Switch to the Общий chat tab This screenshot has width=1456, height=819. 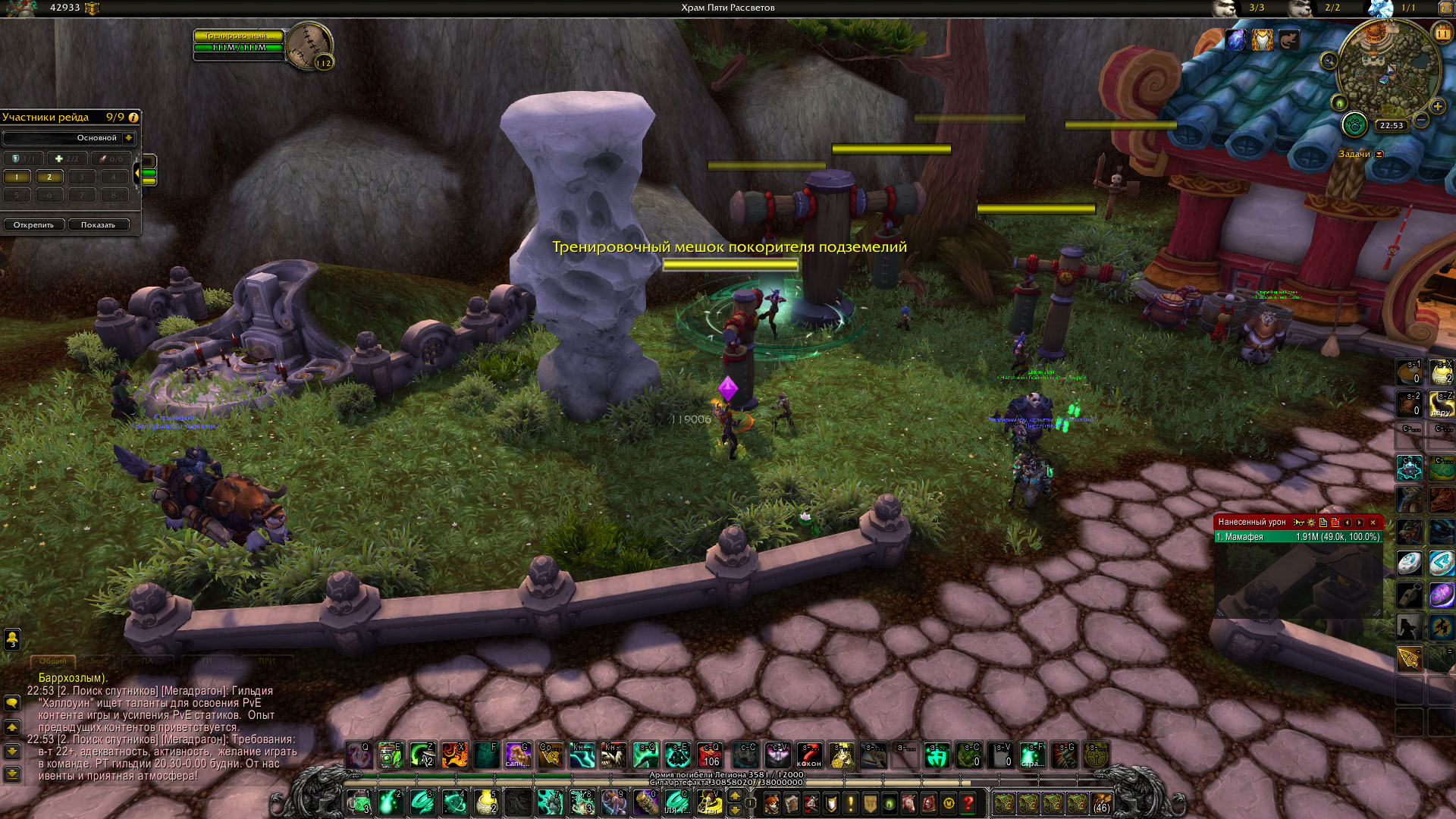point(53,661)
